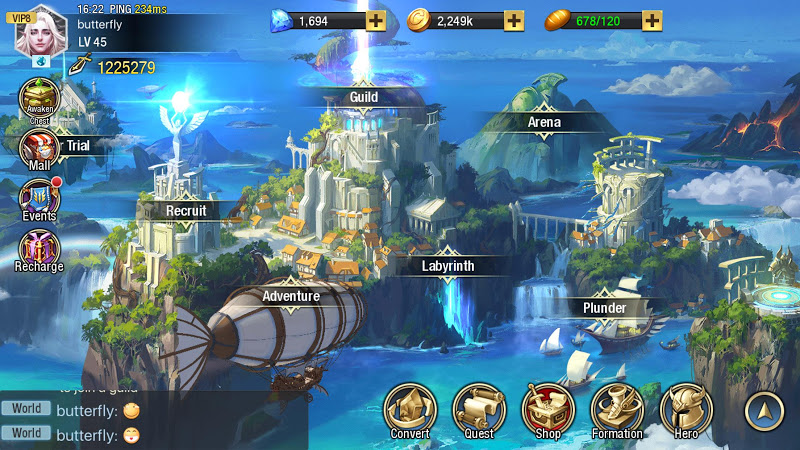Open the Awaken Chest icon
This screenshot has height=450, width=800.
pos(39,100)
